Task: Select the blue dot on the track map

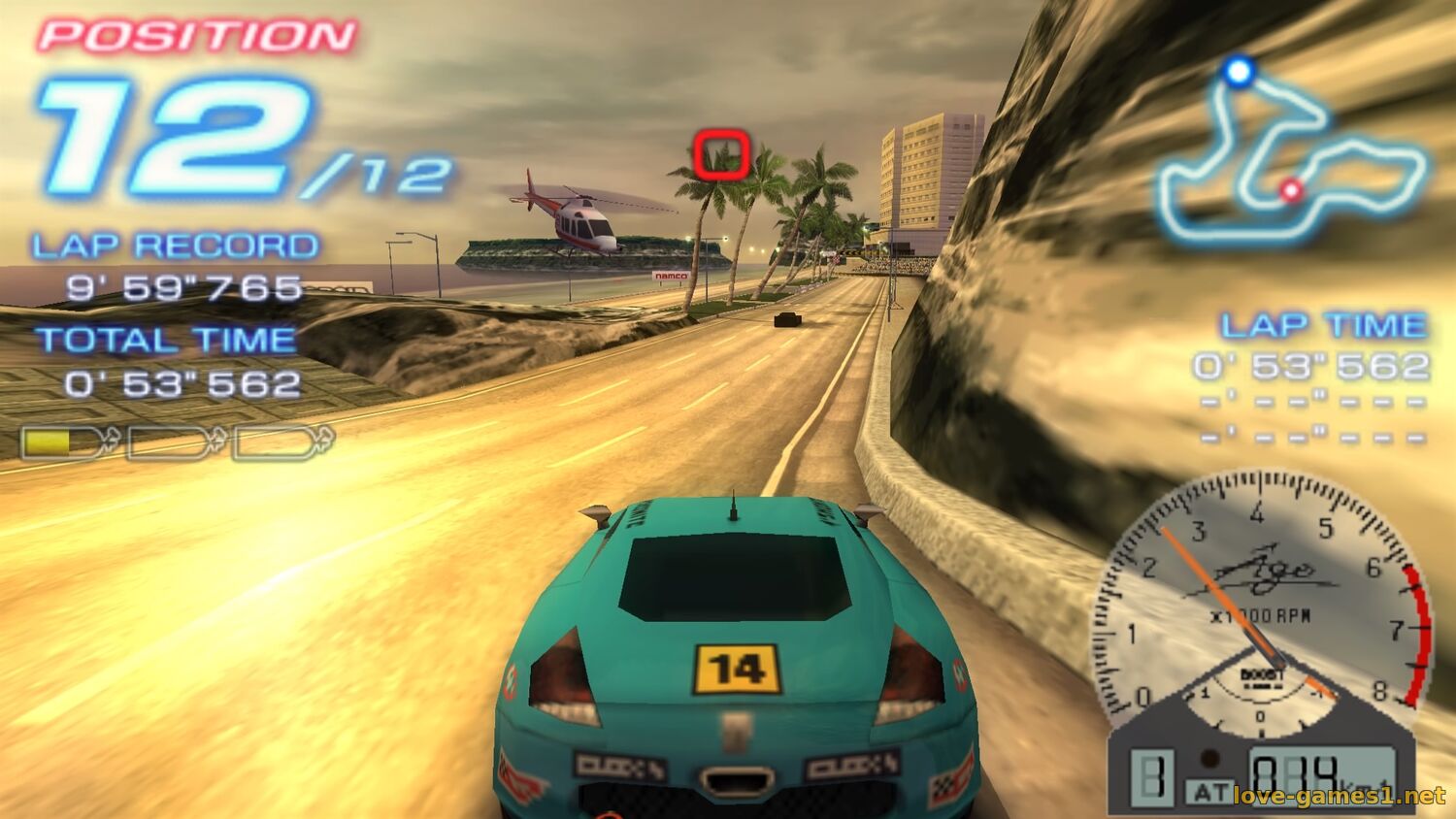Action: tap(1238, 71)
